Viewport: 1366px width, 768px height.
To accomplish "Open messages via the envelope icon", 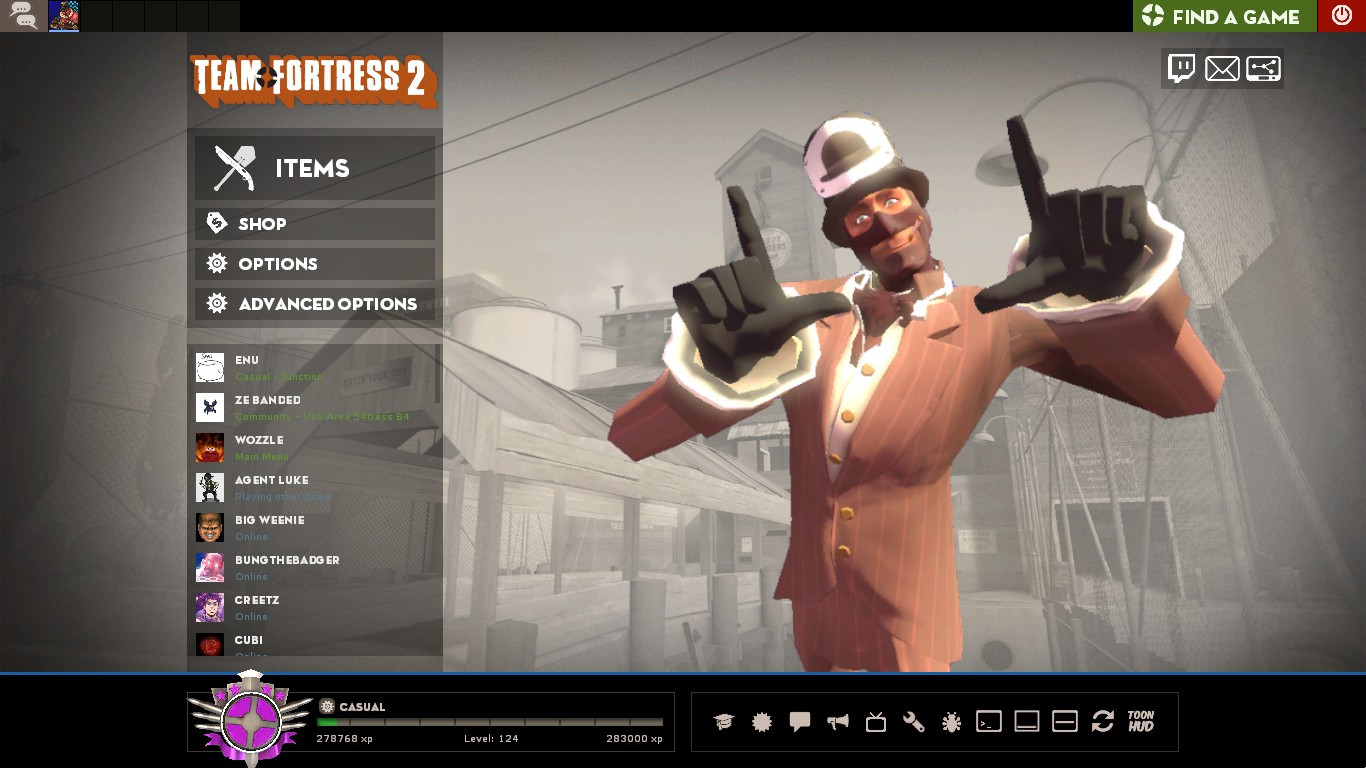I will pyautogui.click(x=1222, y=68).
